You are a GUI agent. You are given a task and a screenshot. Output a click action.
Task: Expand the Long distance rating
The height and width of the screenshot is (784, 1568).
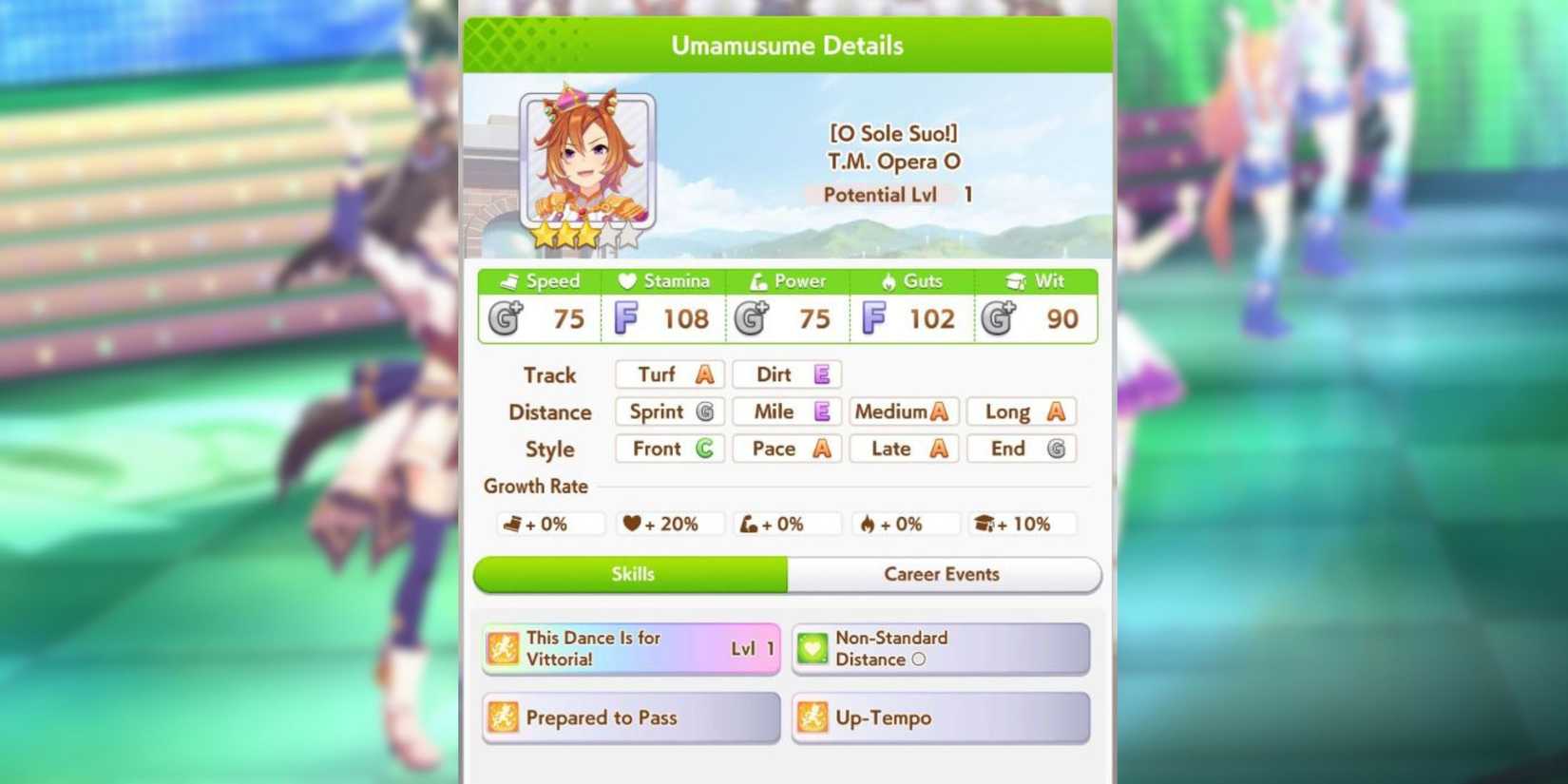tap(1020, 411)
